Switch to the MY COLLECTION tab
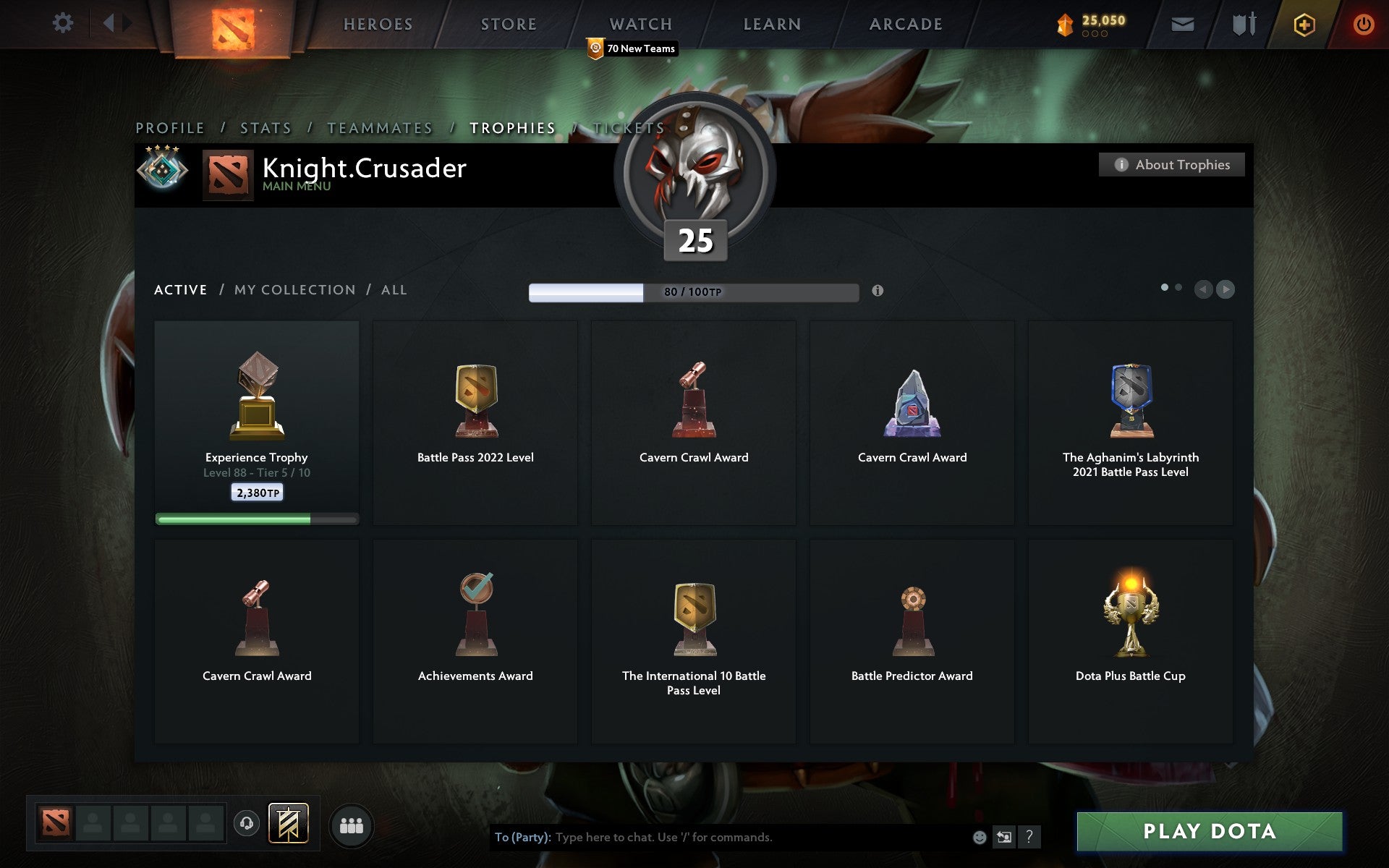The image size is (1389, 868). (292, 289)
